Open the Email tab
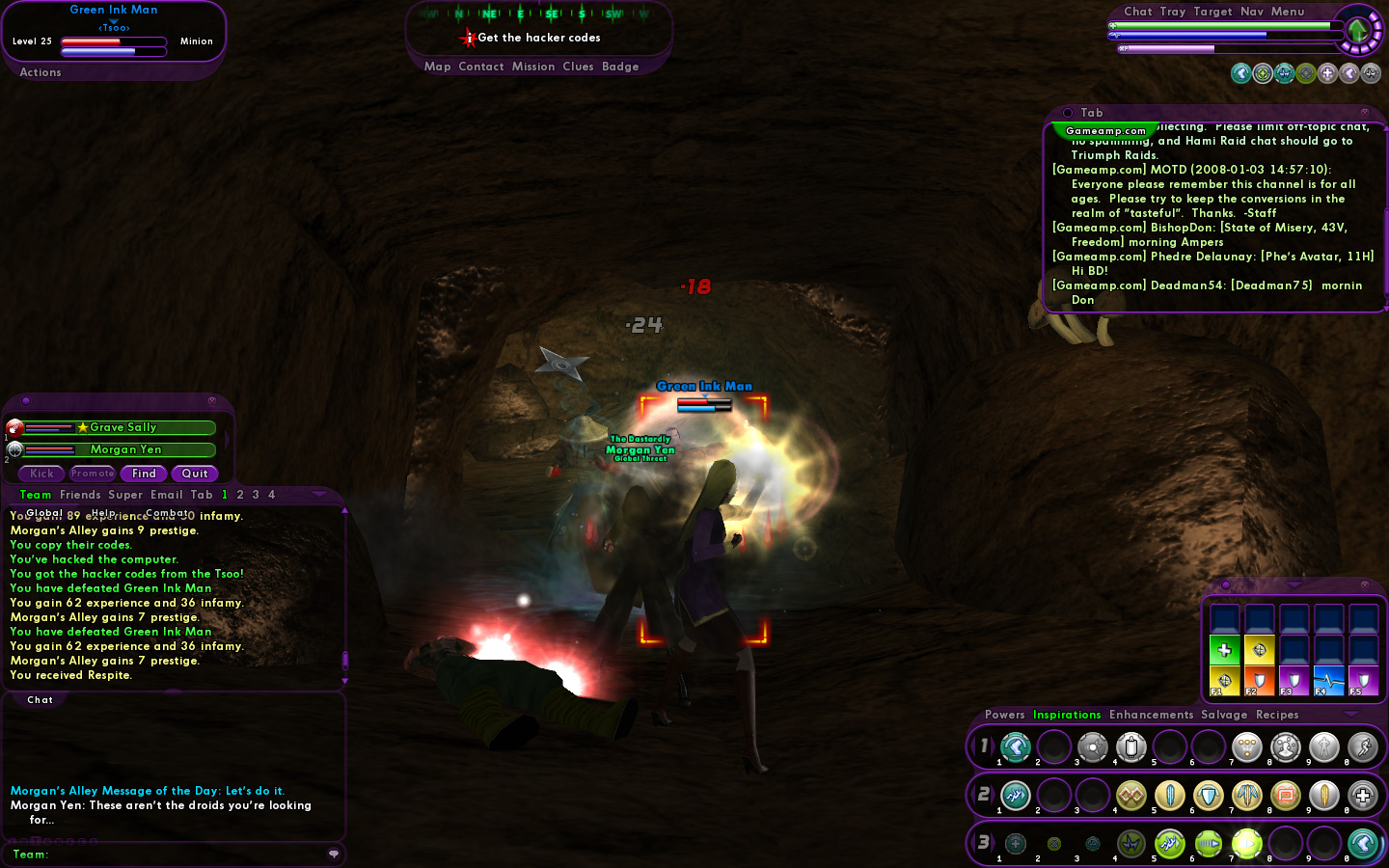1389x868 pixels. pyautogui.click(x=167, y=495)
